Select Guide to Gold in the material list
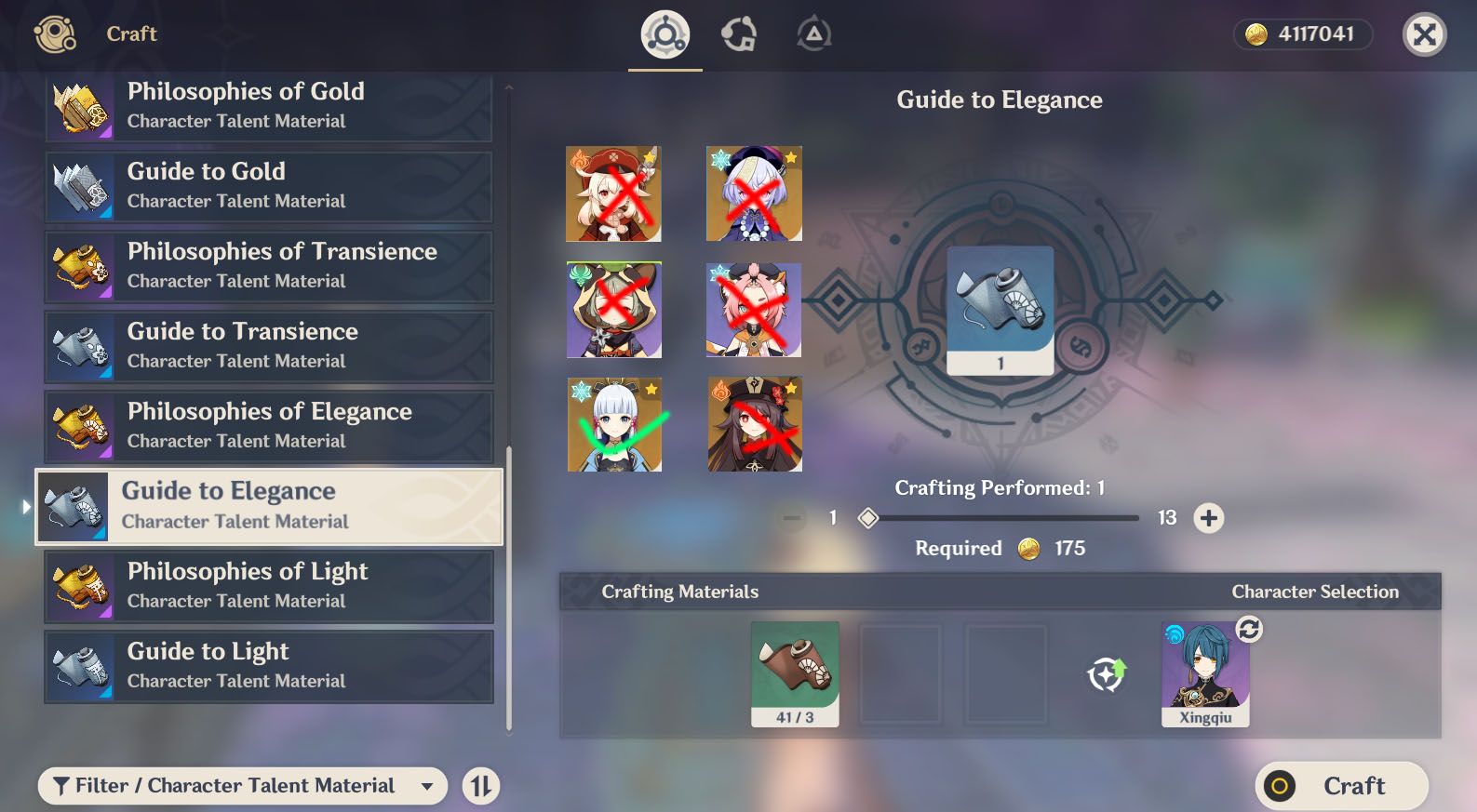 (268, 186)
